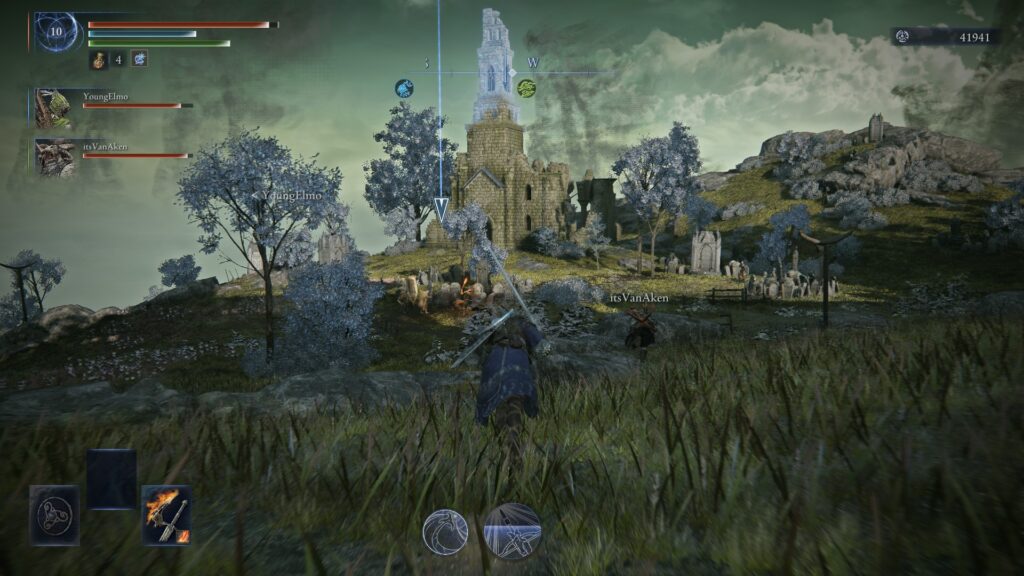The image size is (1024, 576).
Task: Select the triskelion left-hand equipment slot
Action: [53, 515]
